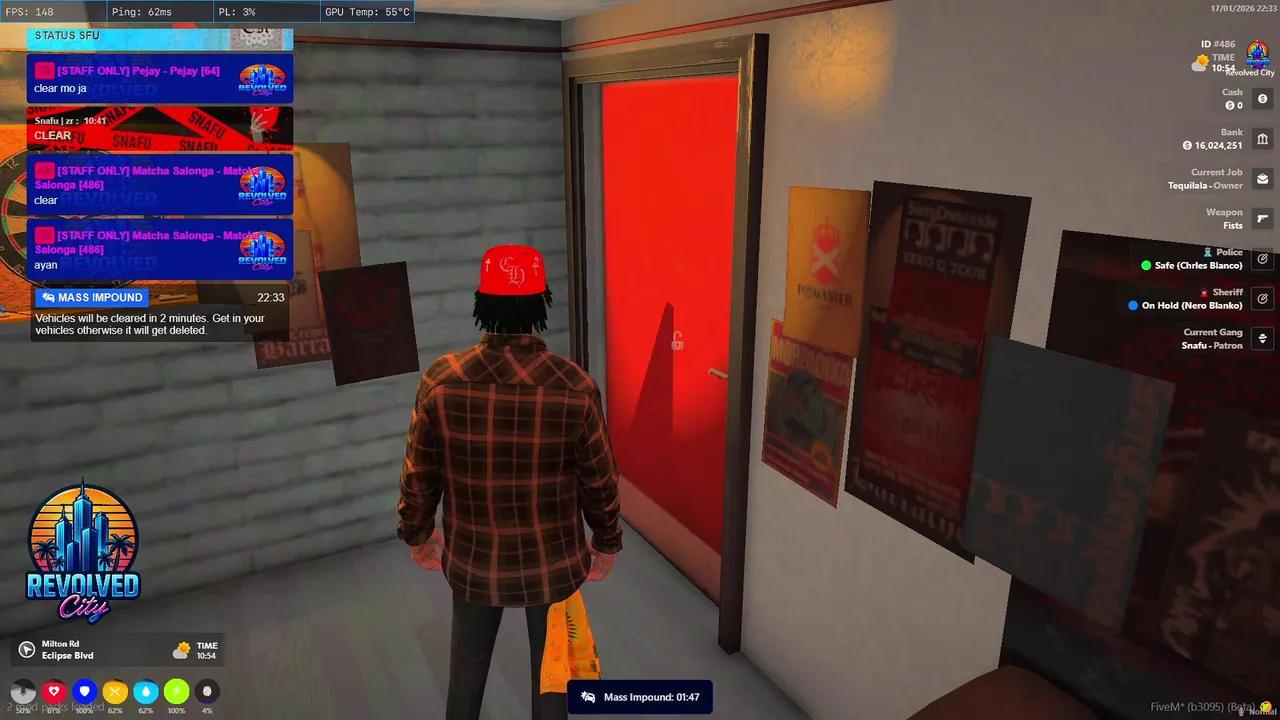Click the thirst water drop icon
The image size is (1280, 720).
click(x=146, y=690)
